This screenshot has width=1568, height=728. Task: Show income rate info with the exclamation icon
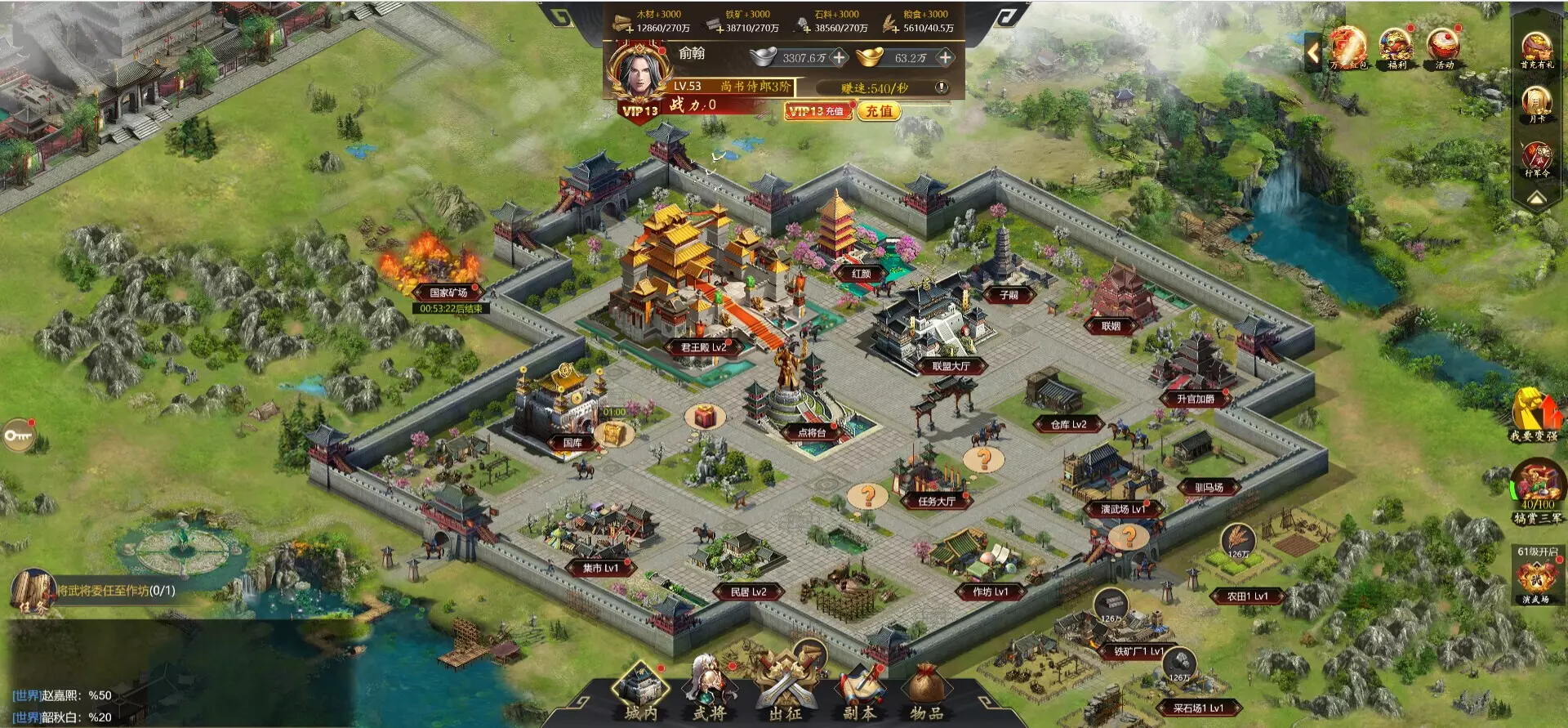pyautogui.click(x=942, y=87)
